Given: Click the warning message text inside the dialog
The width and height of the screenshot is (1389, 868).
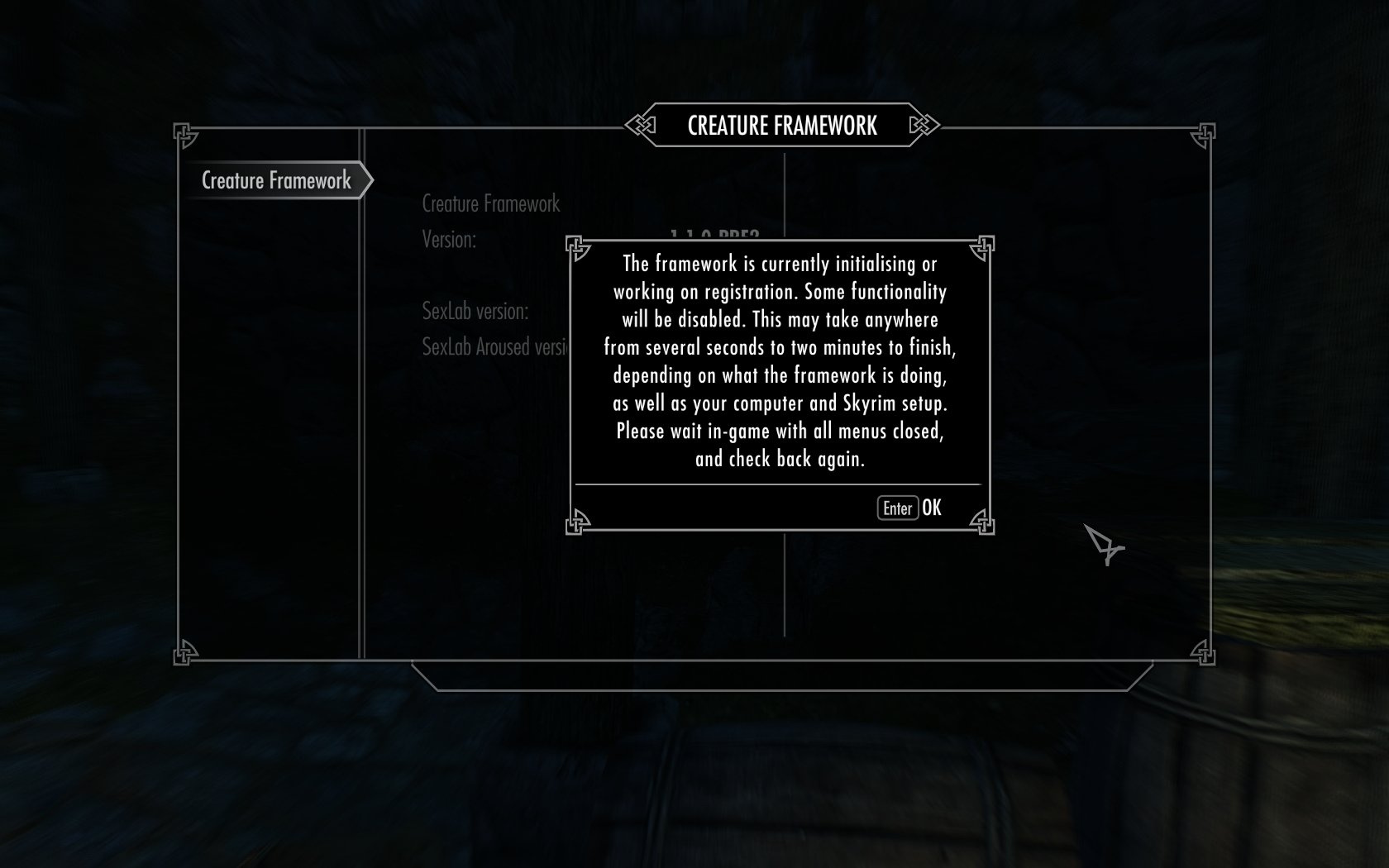Looking at the screenshot, I should tap(780, 362).
